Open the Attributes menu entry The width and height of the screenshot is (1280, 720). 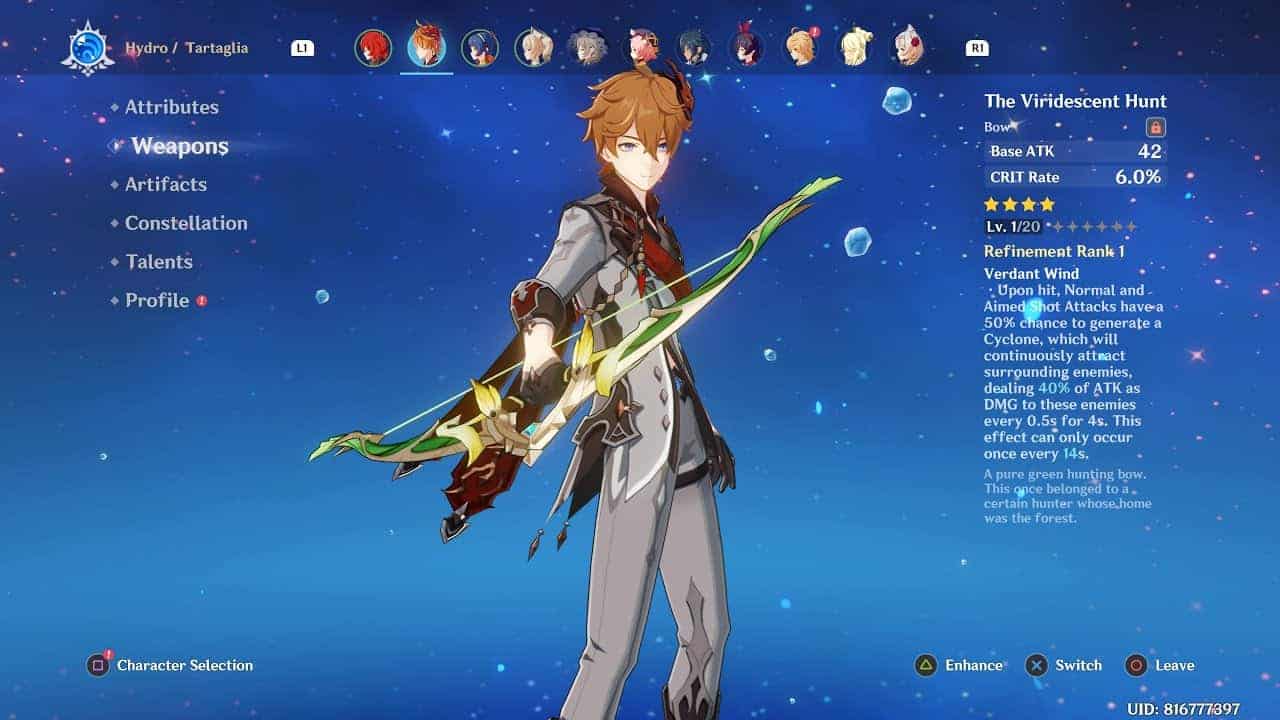click(x=171, y=107)
